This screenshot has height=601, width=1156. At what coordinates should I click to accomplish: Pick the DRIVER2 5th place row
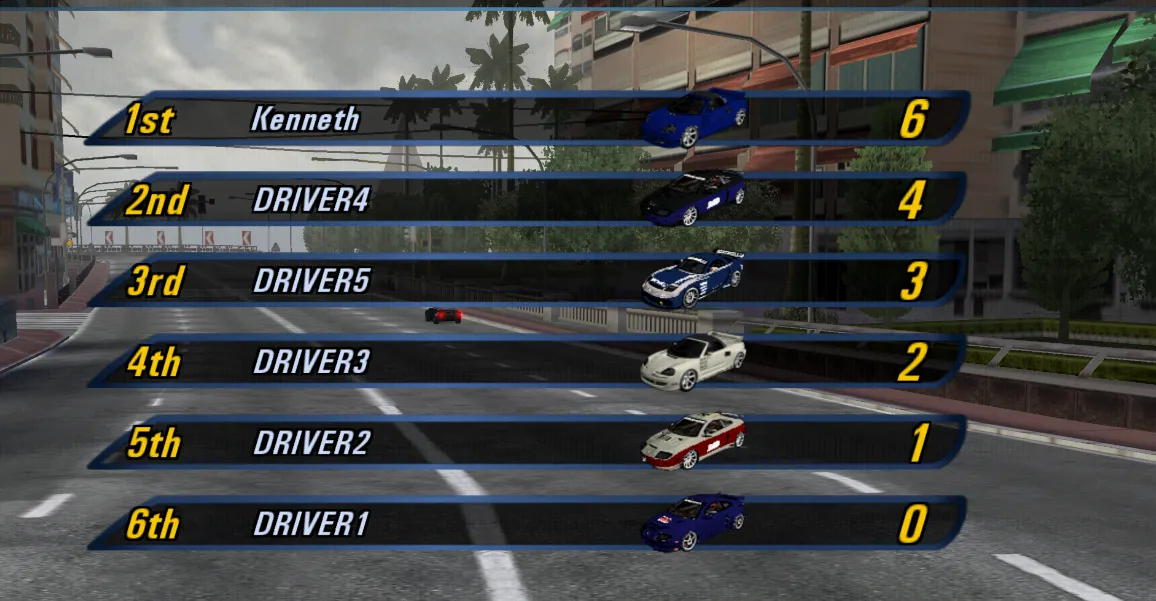pos(527,443)
